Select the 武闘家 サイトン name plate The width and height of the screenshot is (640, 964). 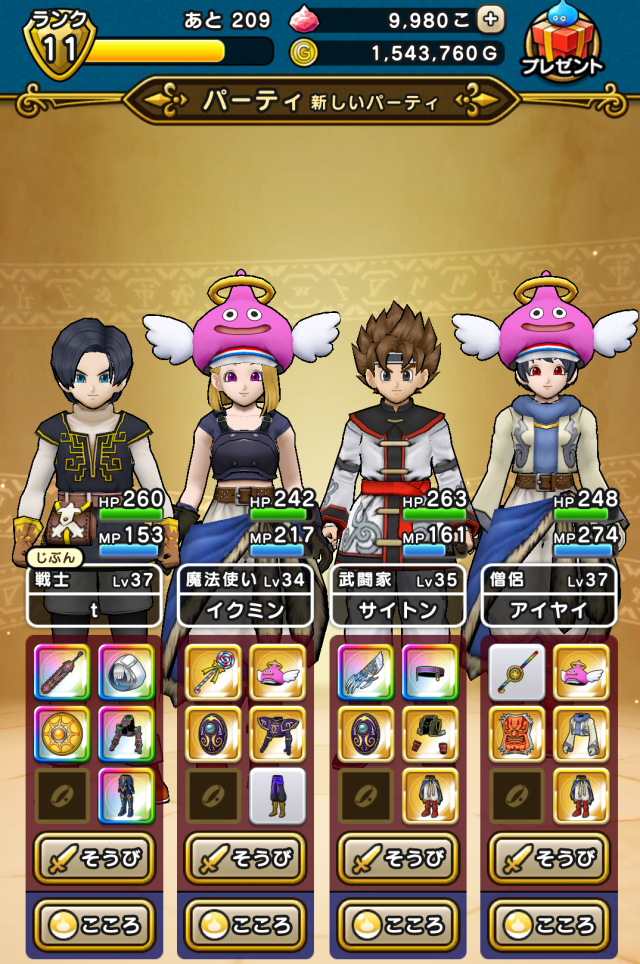[399, 596]
